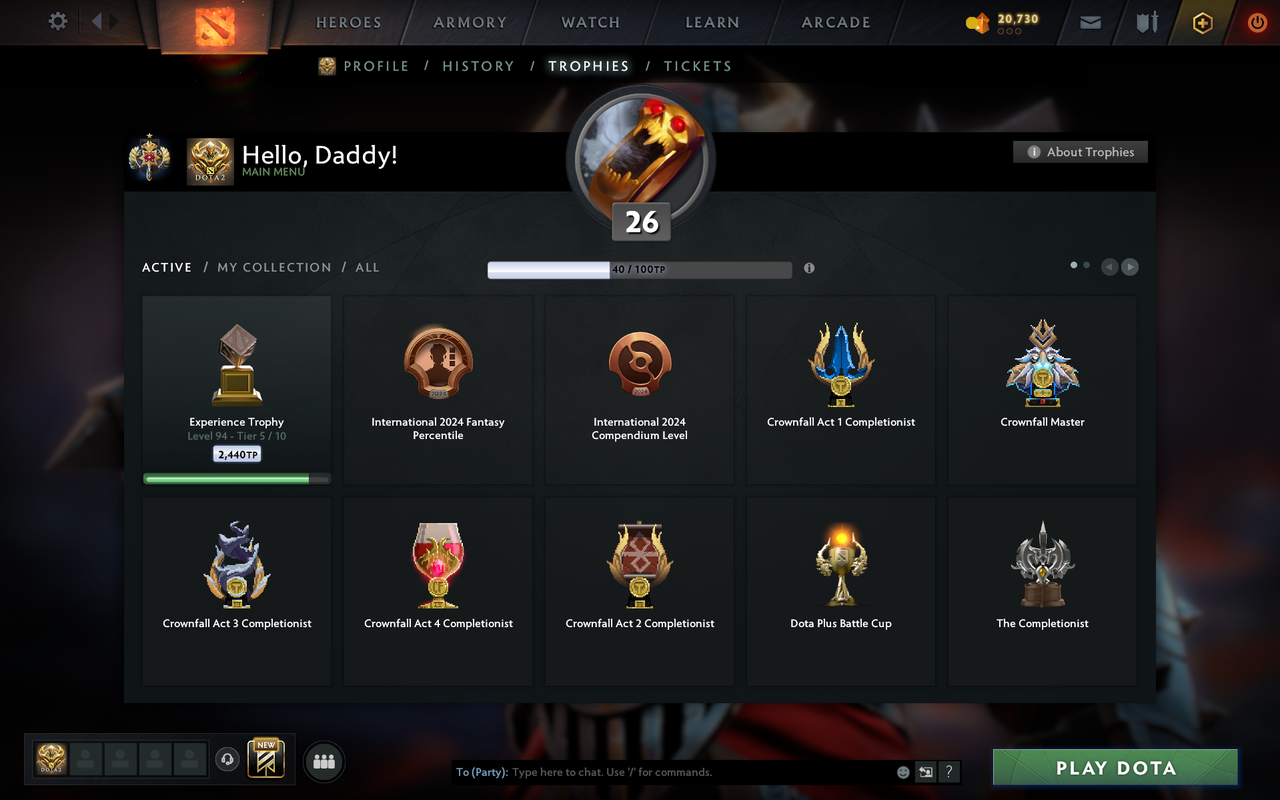
Task: Open the WATCH menu item
Action: pos(590,22)
